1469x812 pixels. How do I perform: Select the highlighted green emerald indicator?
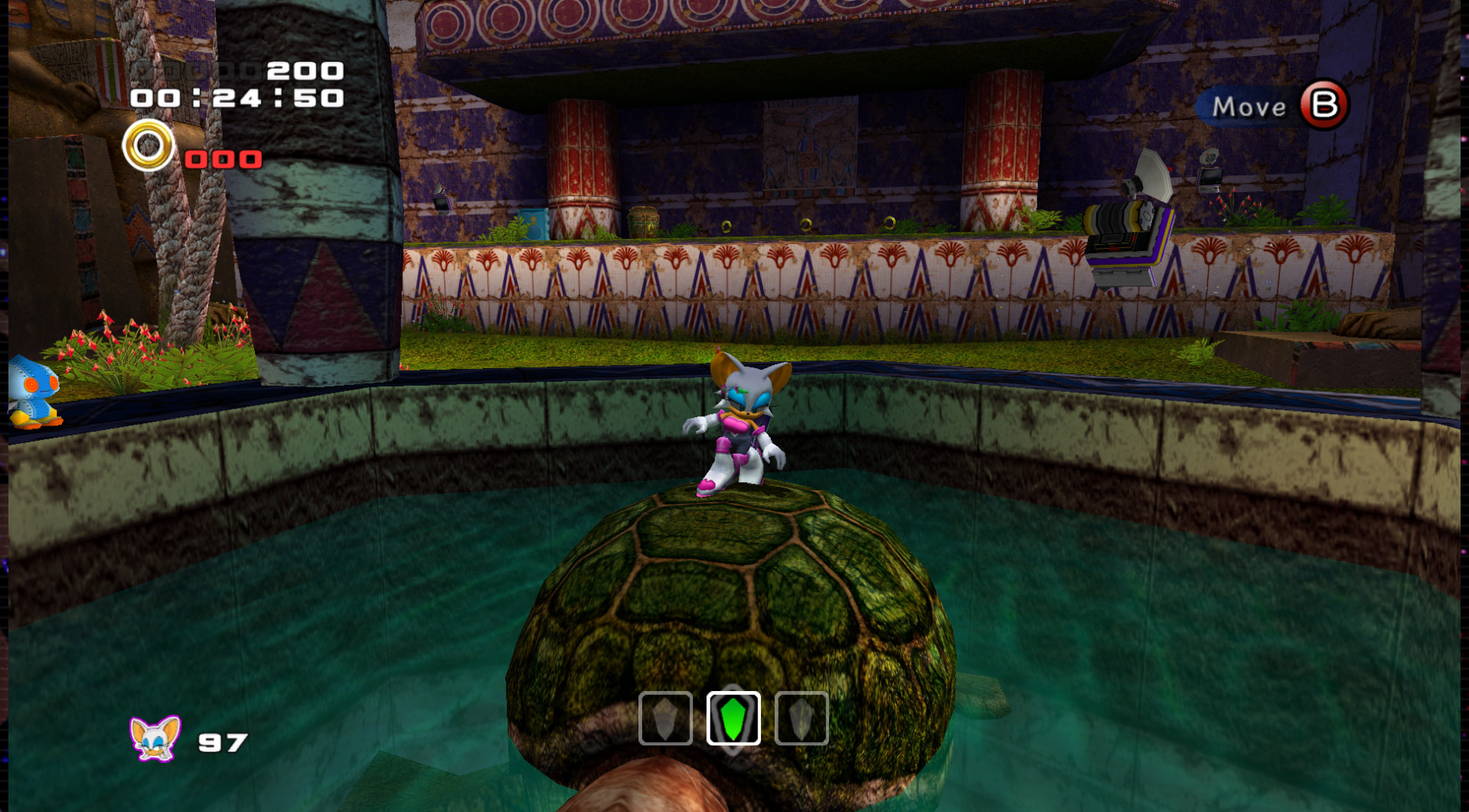(x=733, y=719)
